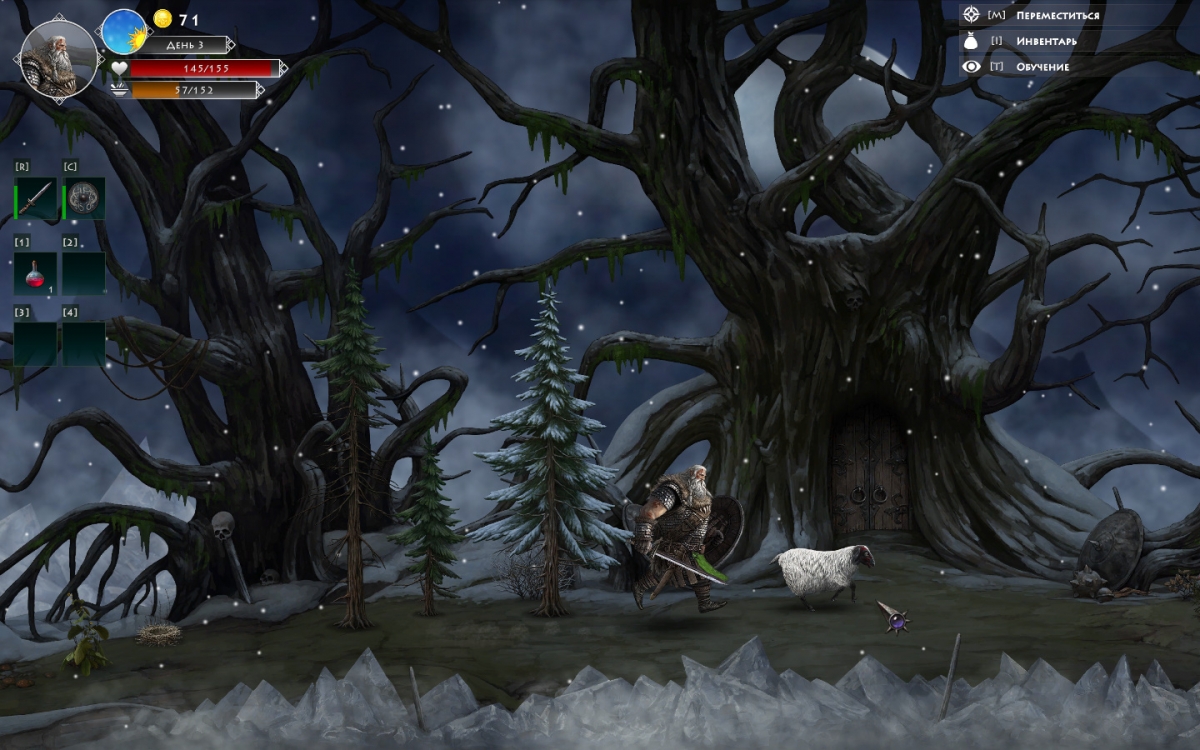Select the round shield slot
Image resolution: width=1200 pixels, height=750 pixels.
click(84, 199)
